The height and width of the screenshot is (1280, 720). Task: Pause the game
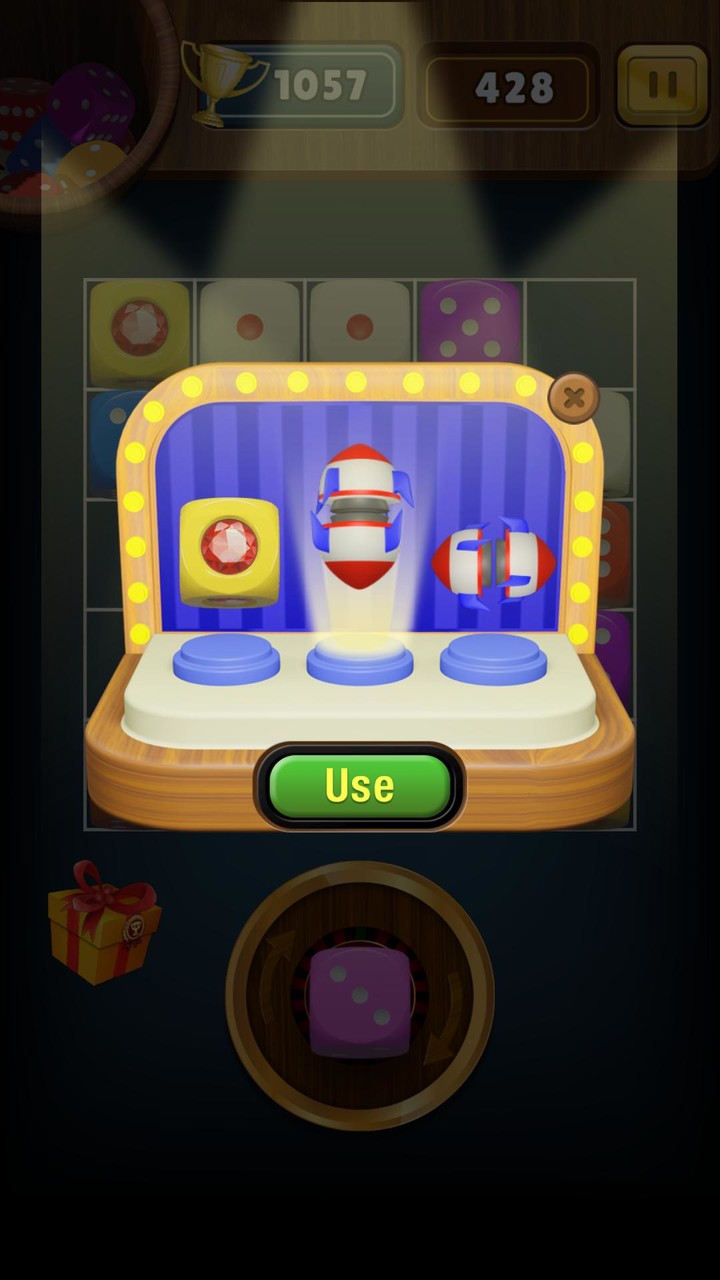(661, 86)
